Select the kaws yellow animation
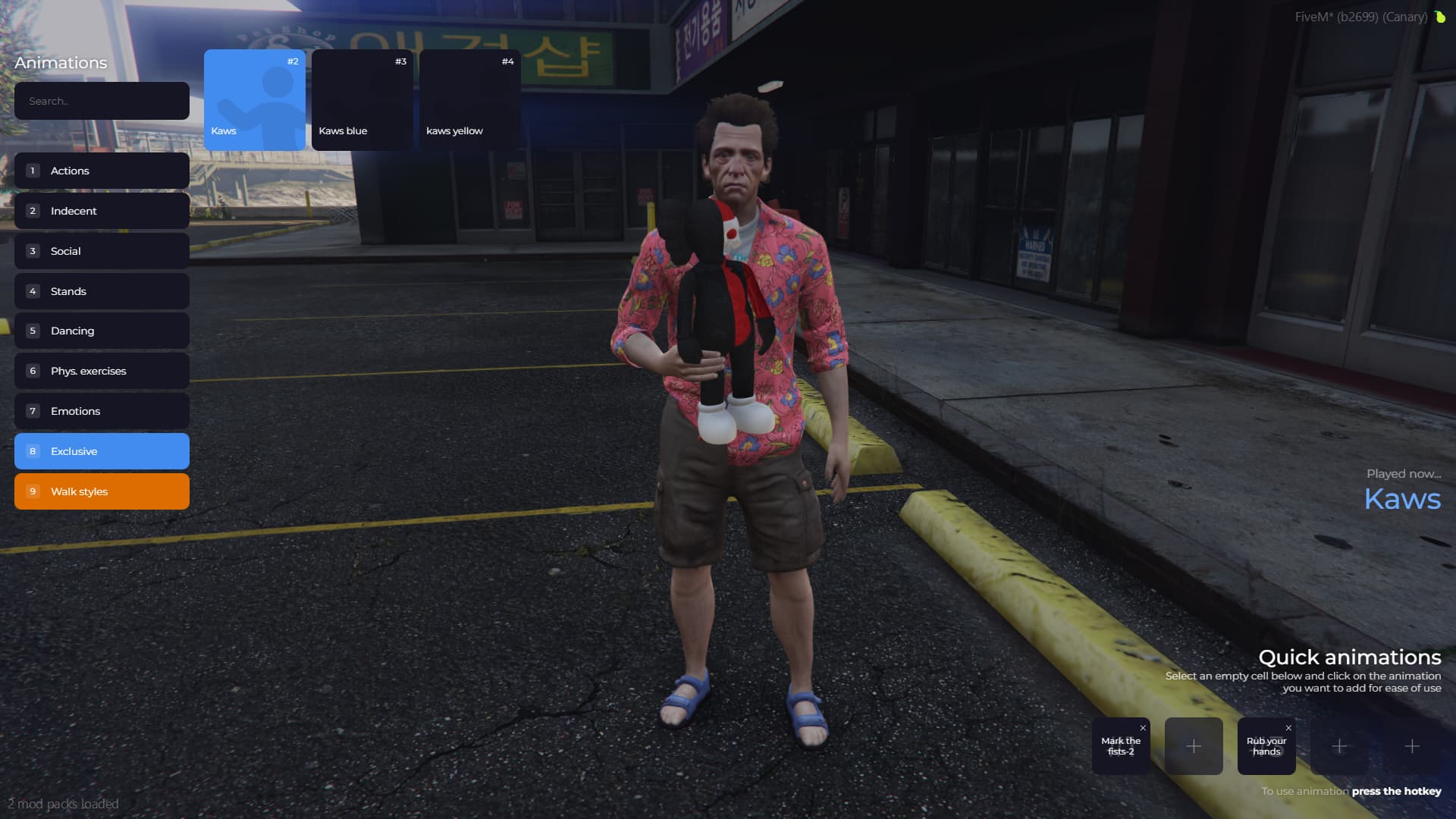The width and height of the screenshot is (1456, 819). 470,99
